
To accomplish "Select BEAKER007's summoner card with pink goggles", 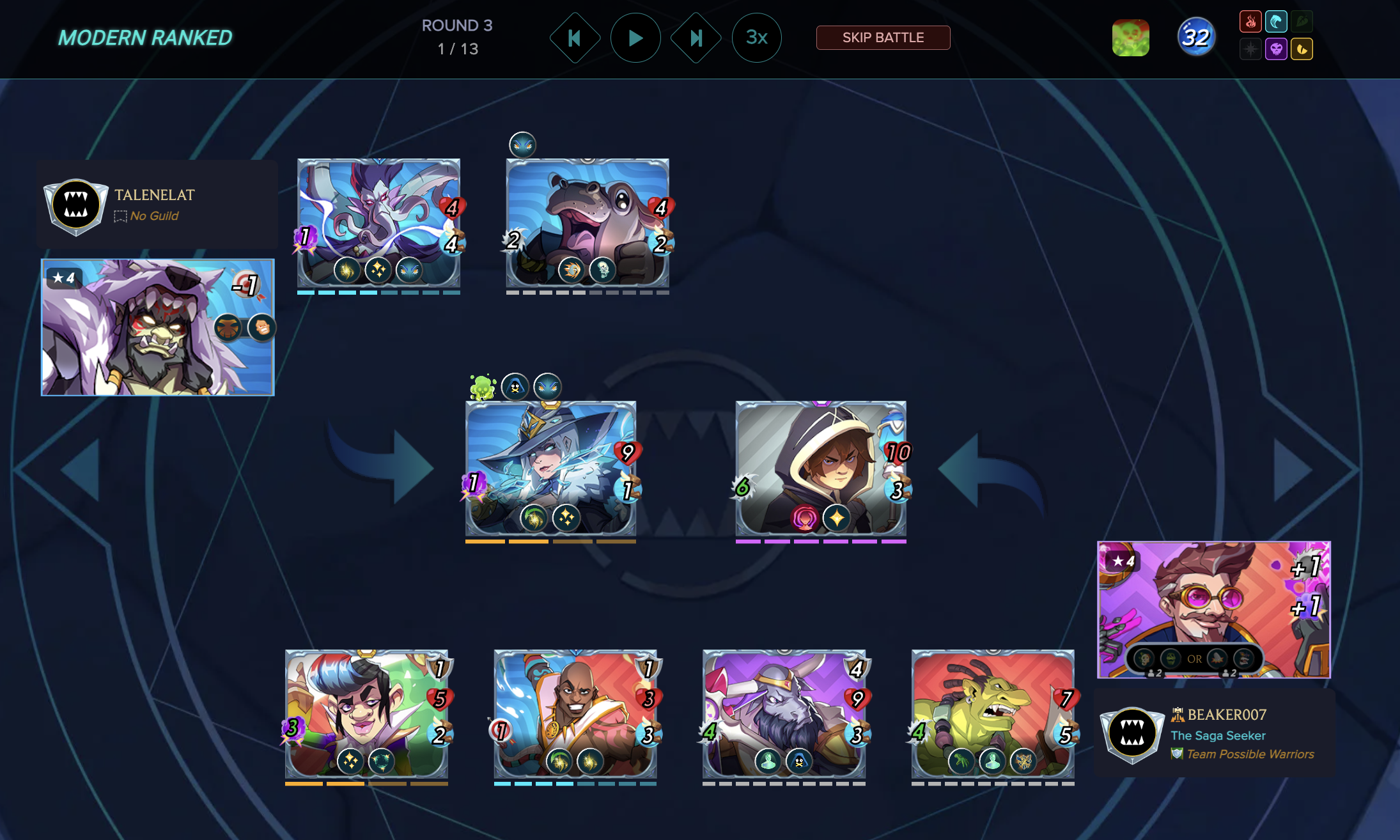I will tap(1213, 610).
